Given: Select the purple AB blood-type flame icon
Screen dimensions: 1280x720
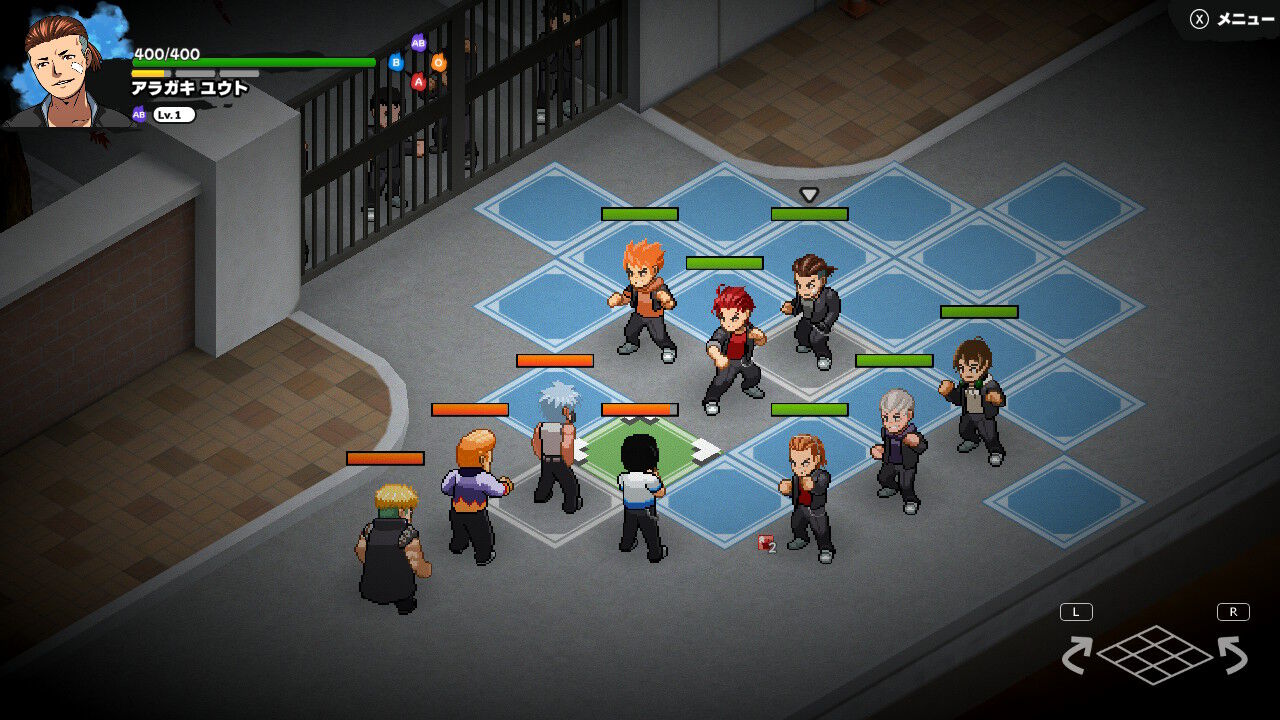Looking at the screenshot, I should [x=418, y=44].
